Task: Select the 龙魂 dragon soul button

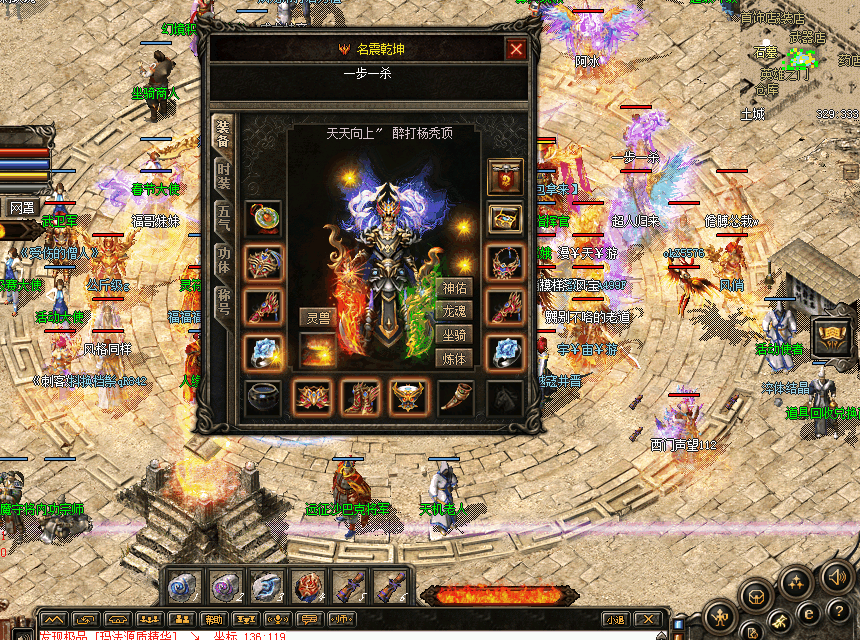Action: pos(454,312)
